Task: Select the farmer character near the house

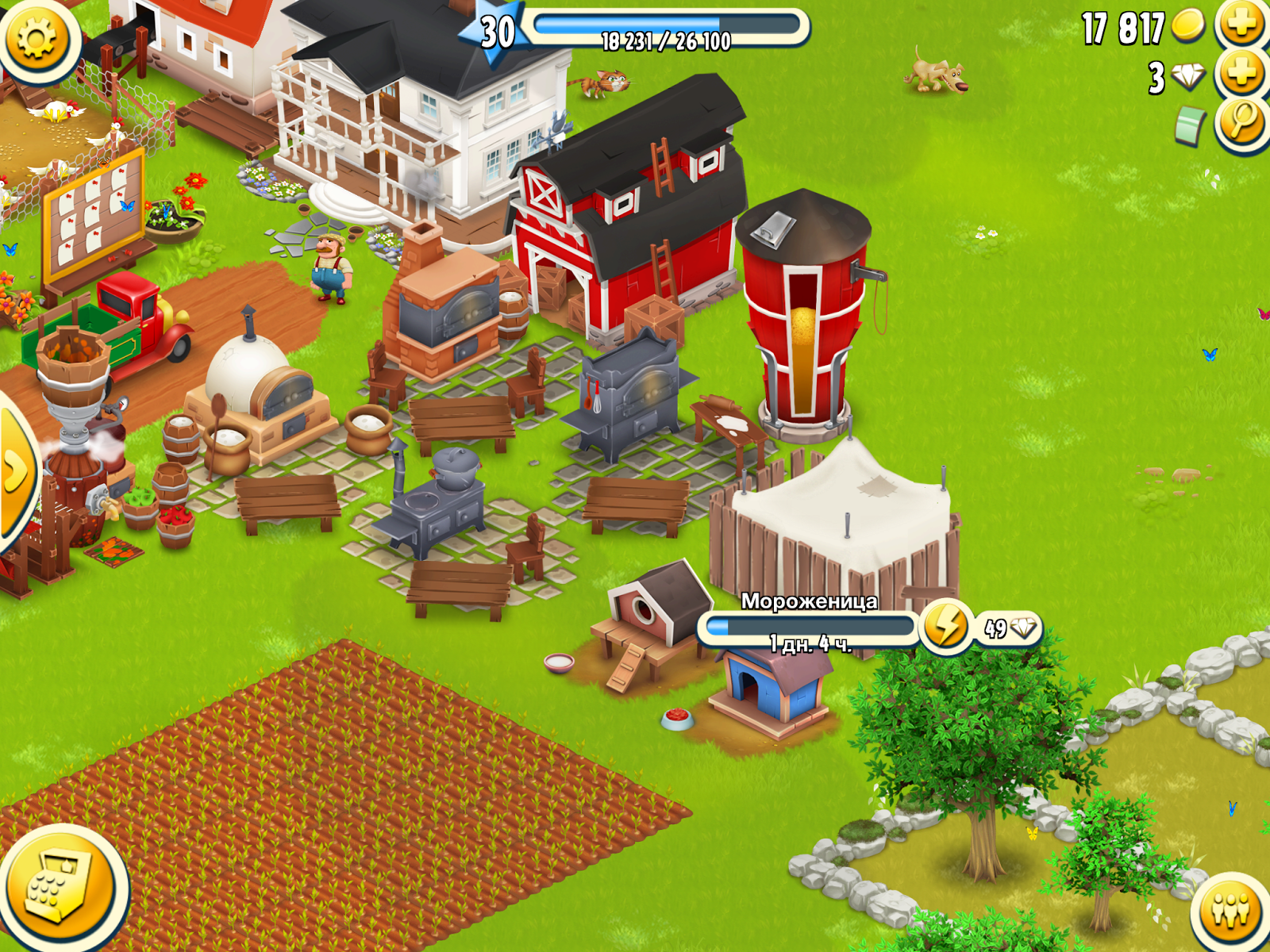Action: point(328,270)
